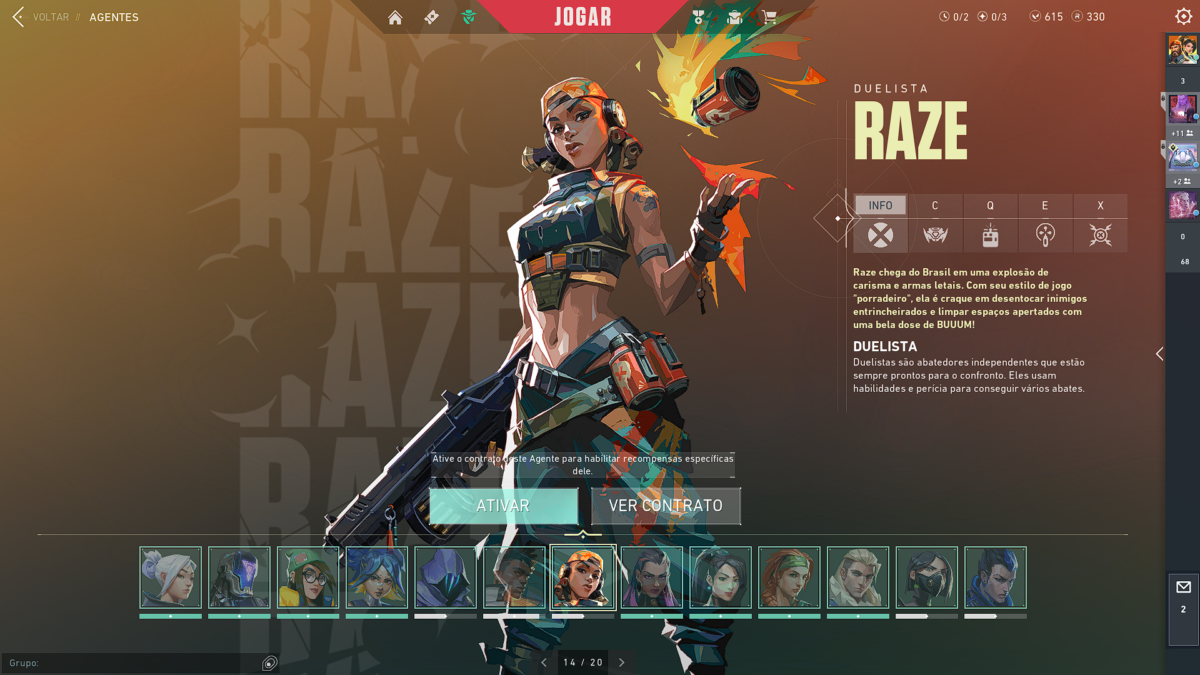Open VER CONTRATO for Raze
This screenshot has width=1200, height=675.
666,506
